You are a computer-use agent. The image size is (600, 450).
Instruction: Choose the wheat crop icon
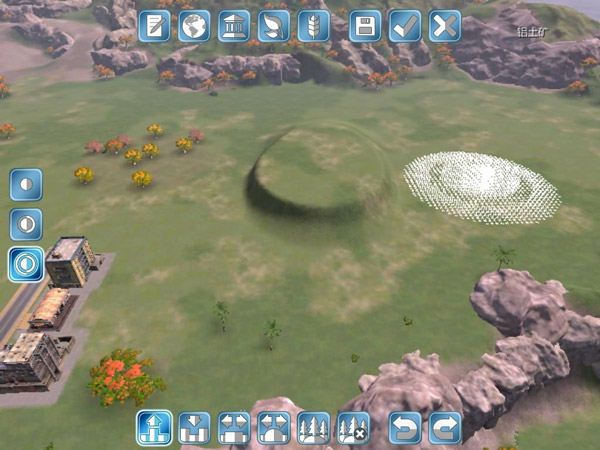click(314, 26)
